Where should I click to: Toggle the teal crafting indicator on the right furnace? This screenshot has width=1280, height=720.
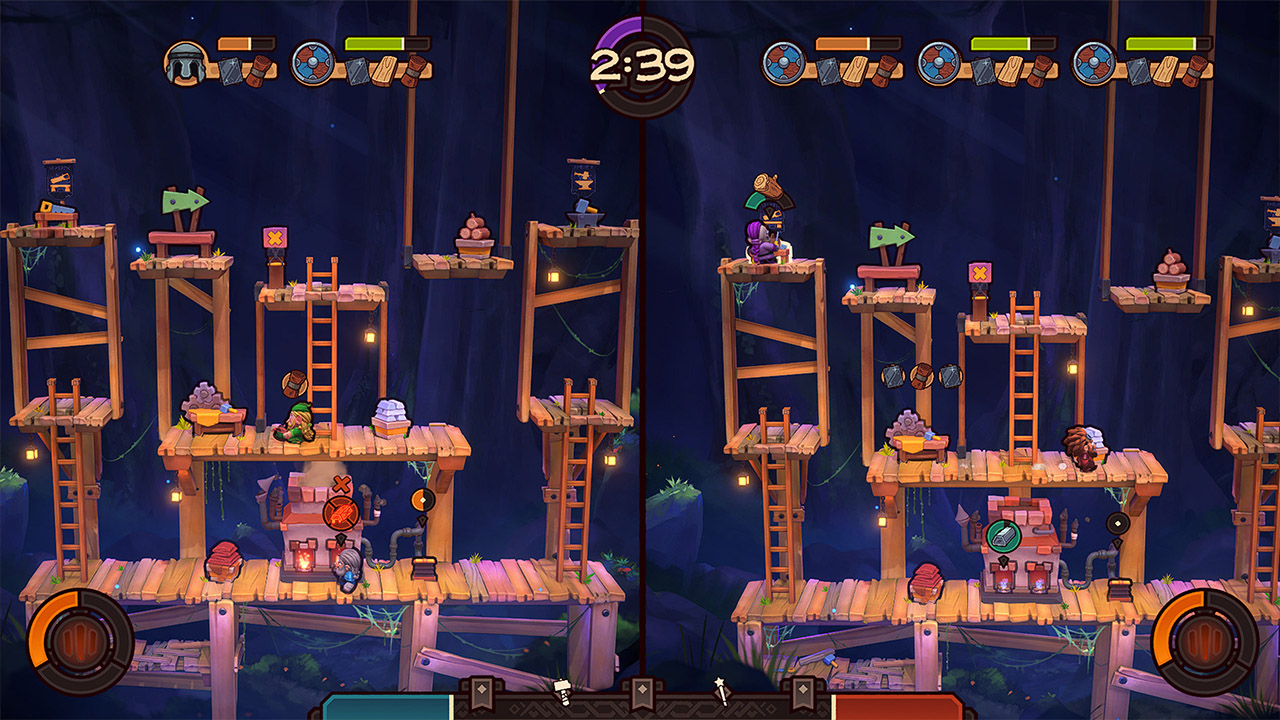[1003, 536]
